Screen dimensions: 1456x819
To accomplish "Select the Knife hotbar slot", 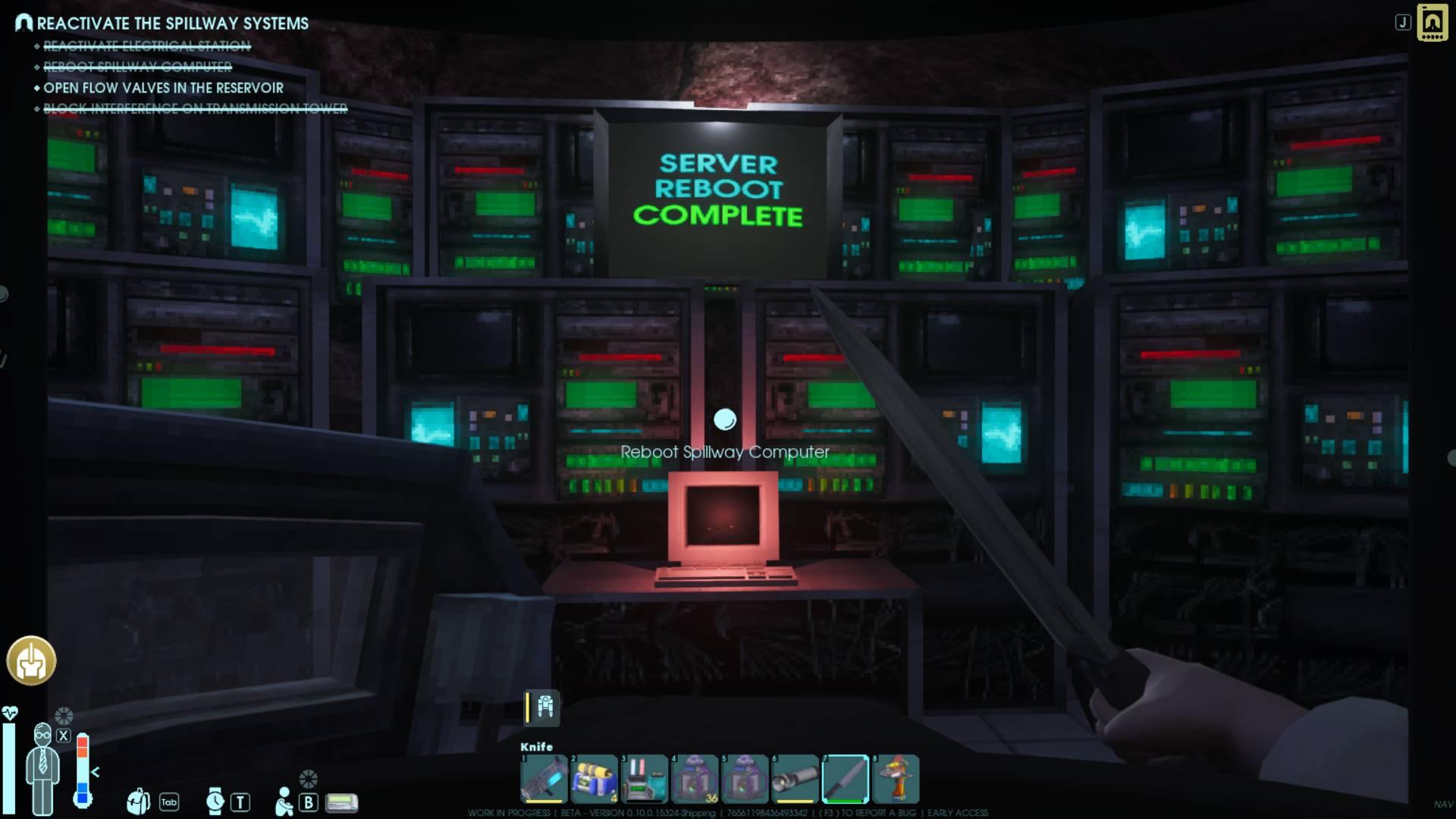I will point(845,779).
